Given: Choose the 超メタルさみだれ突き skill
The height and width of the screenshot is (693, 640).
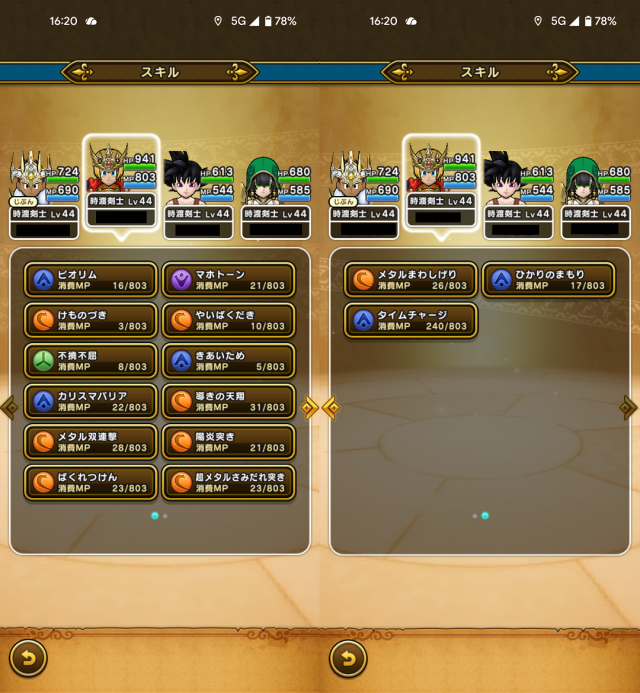Looking at the screenshot, I should tap(228, 482).
